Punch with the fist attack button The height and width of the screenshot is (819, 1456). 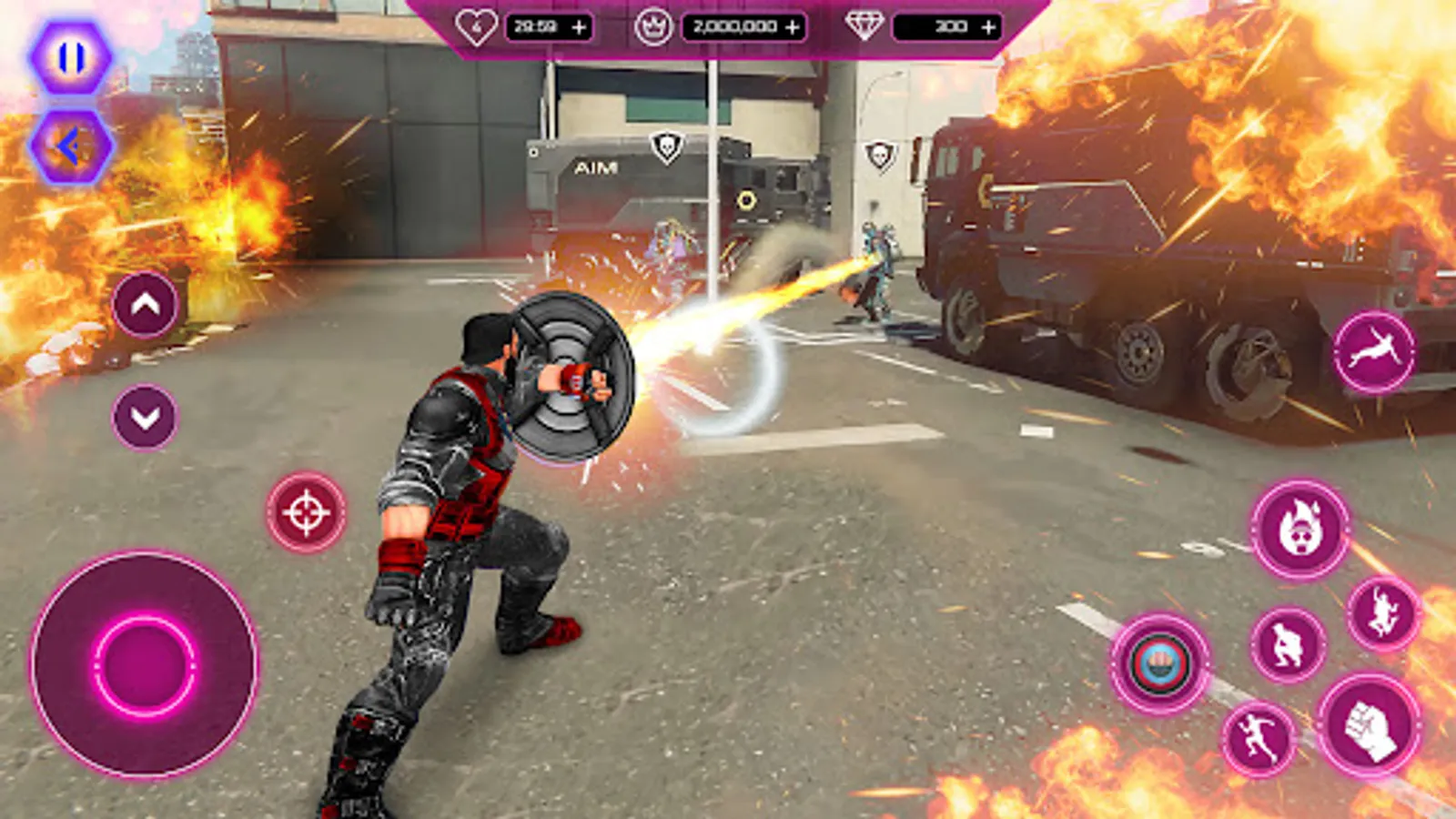pos(1370,725)
